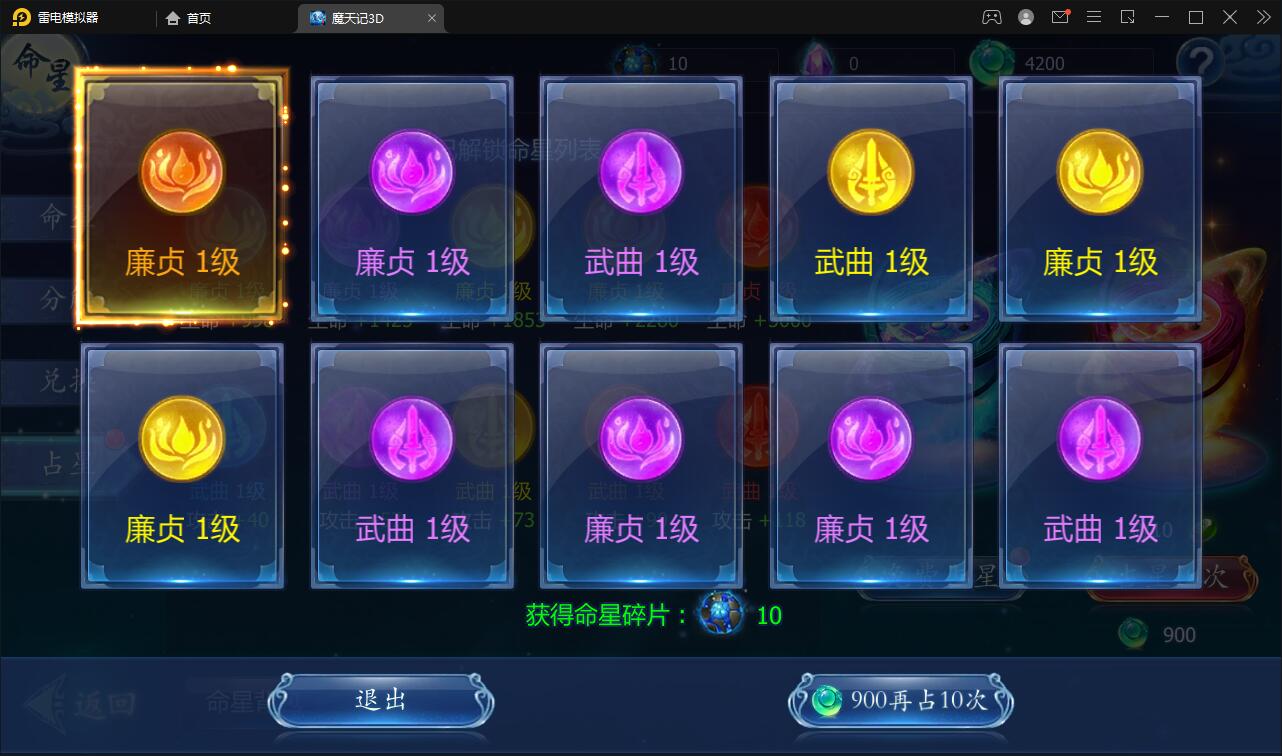Image resolution: width=1282 pixels, height=756 pixels.
Task: Select the bottom-right 武曲 1级 card
Action: point(1099,465)
